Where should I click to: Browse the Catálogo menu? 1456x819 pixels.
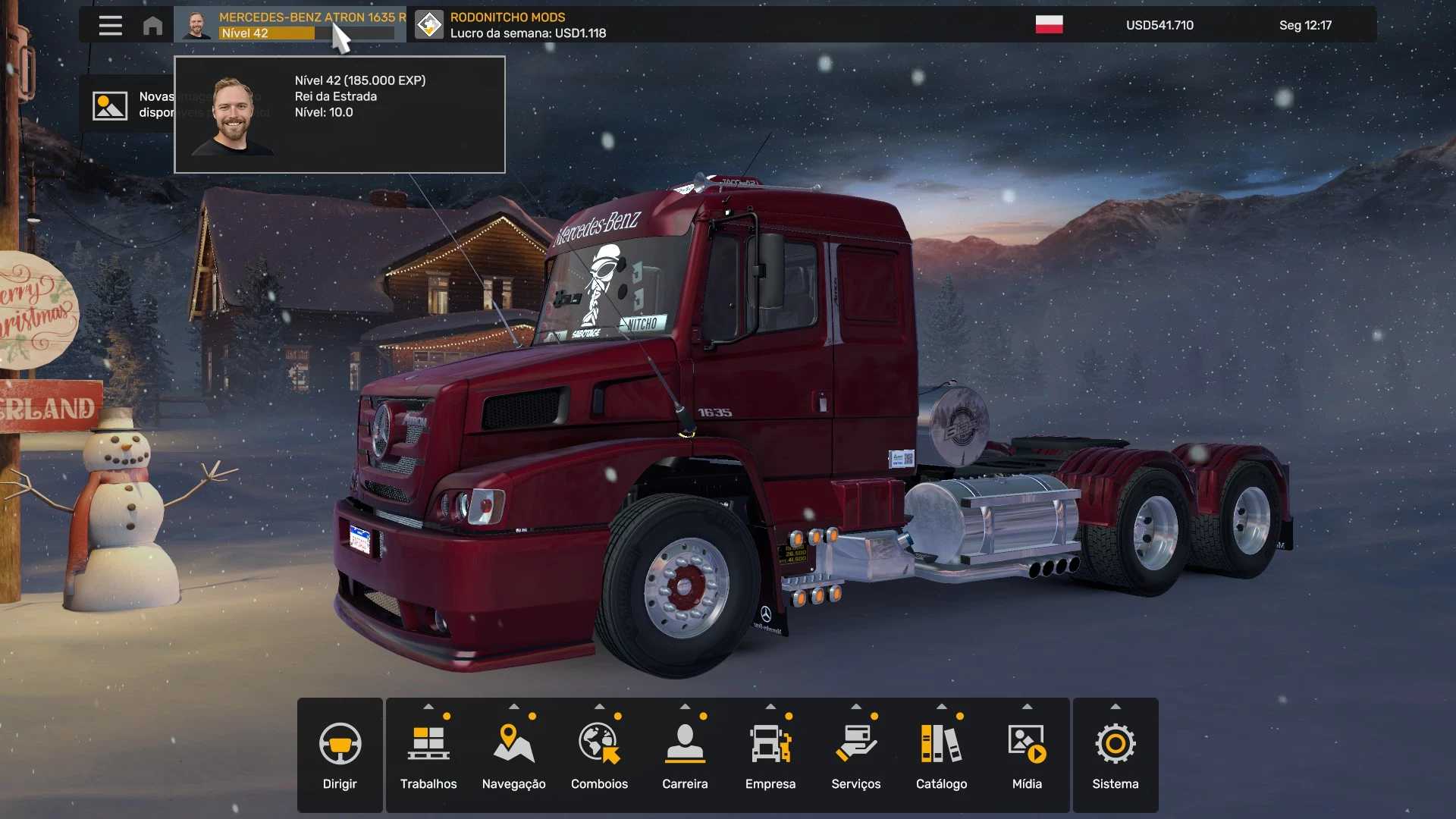coord(941,755)
